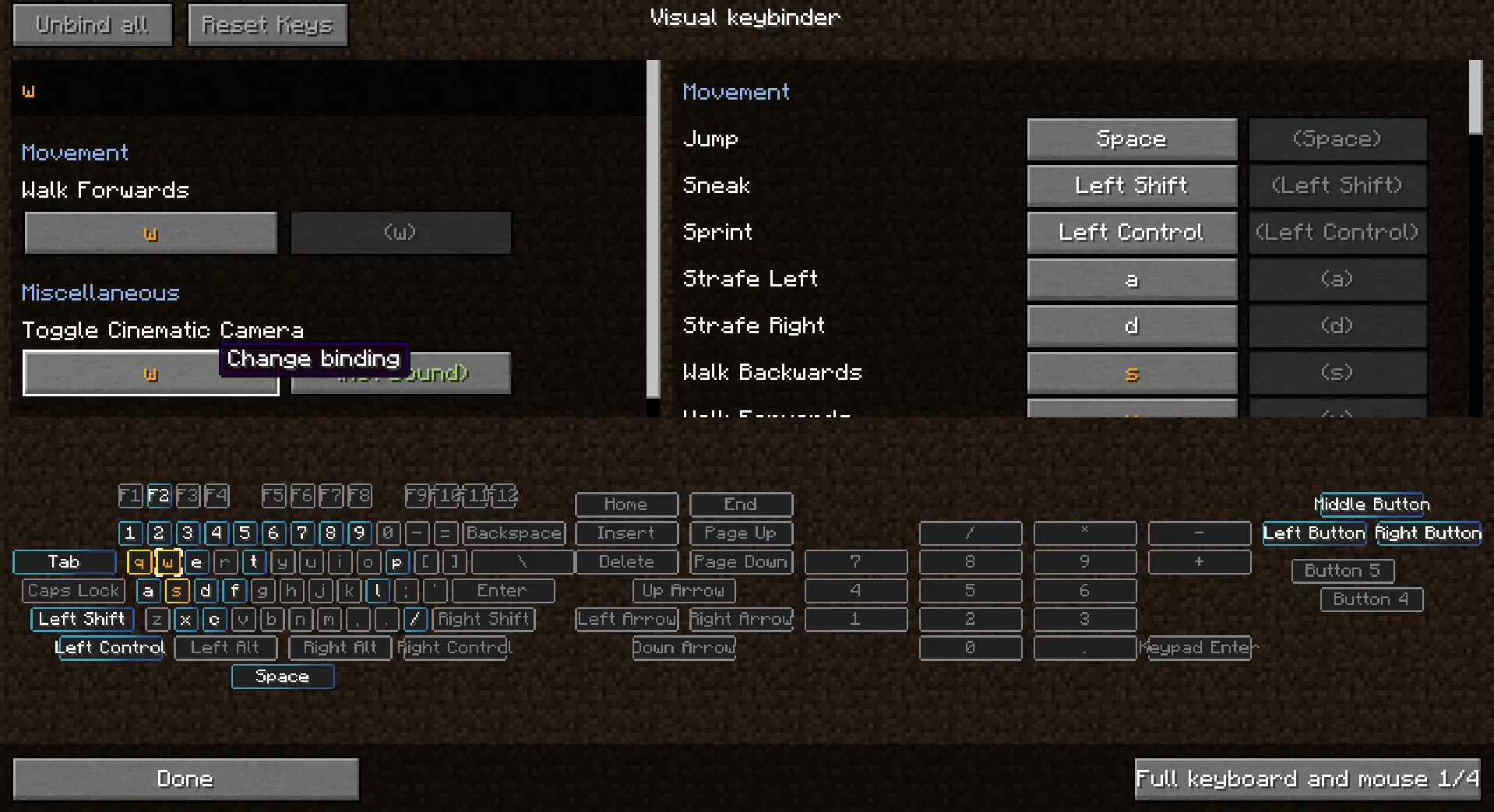Image resolution: width=1494 pixels, height=812 pixels.
Task: Select the Up Arrow virtual key
Action: pyautogui.click(x=683, y=591)
